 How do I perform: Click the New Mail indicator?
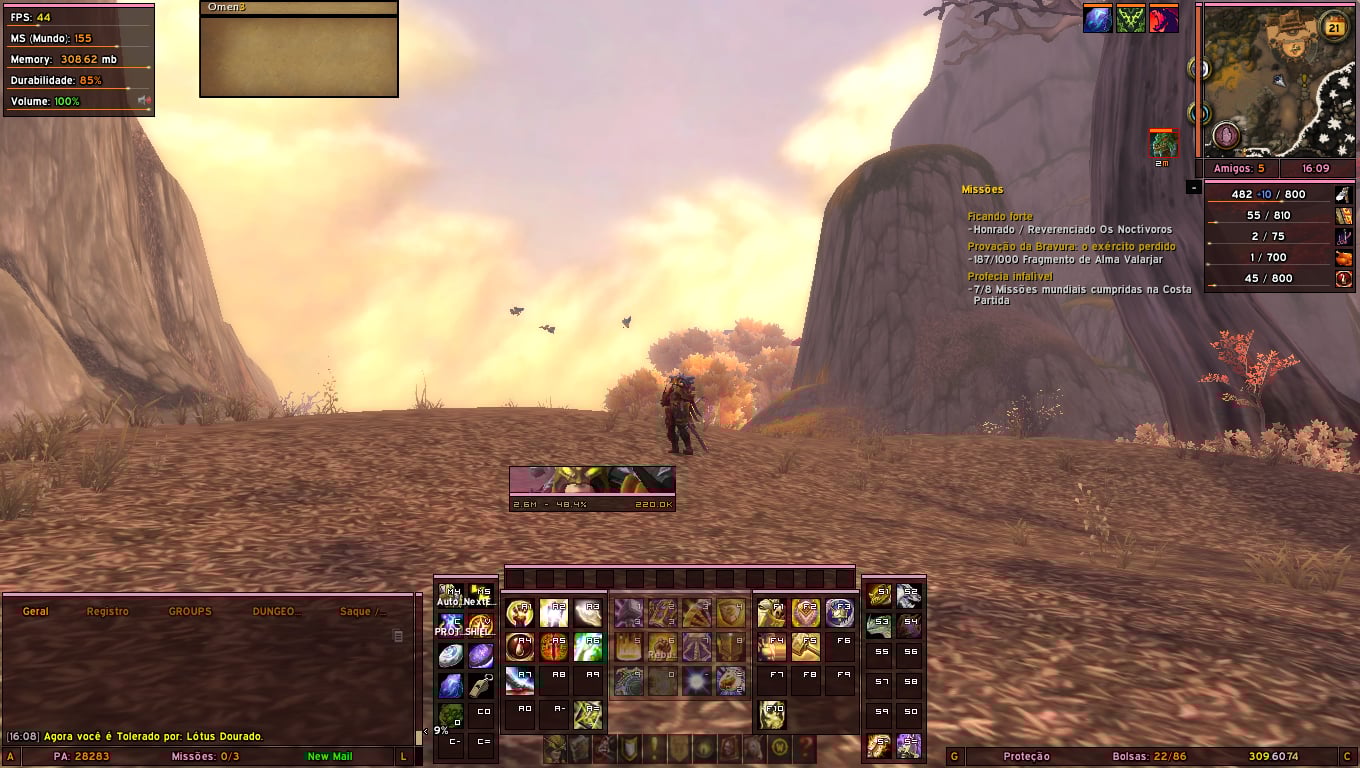tap(330, 756)
